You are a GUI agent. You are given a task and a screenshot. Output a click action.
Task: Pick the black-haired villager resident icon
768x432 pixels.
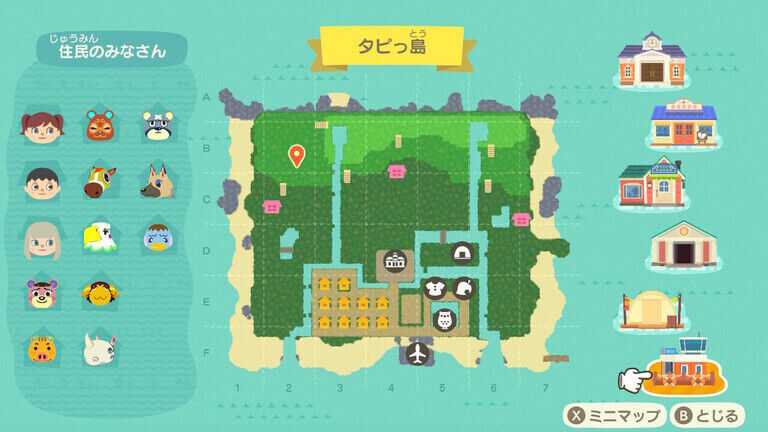click(x=41, y=182)
